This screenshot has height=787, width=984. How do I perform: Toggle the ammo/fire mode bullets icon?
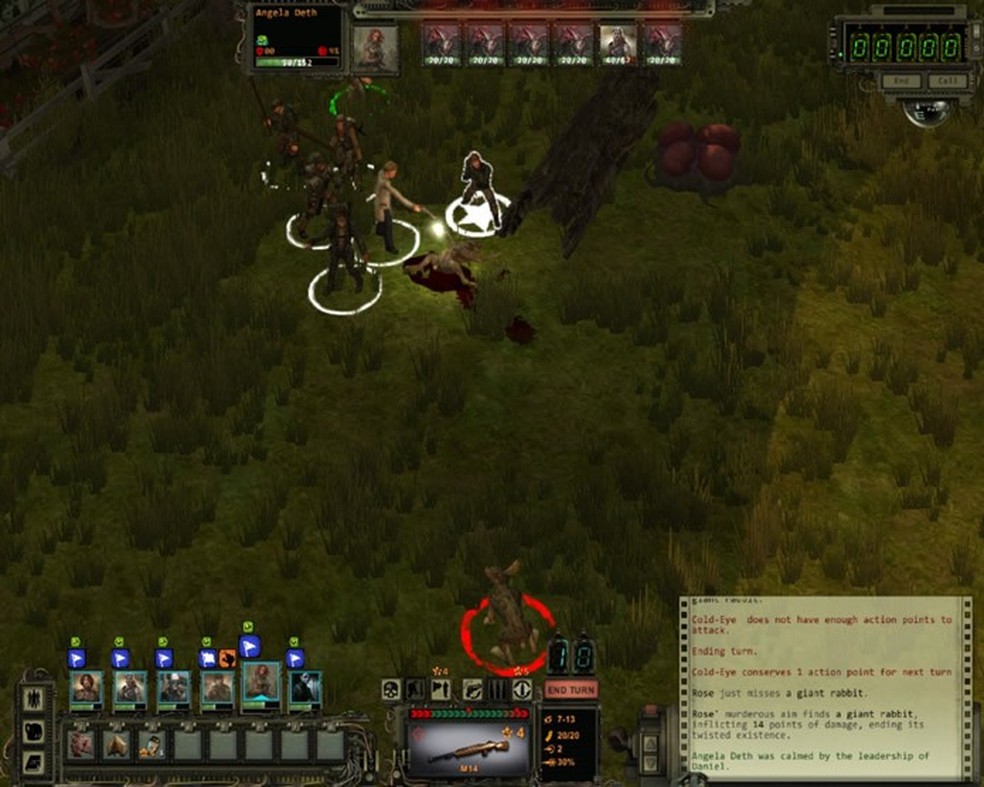497,689
